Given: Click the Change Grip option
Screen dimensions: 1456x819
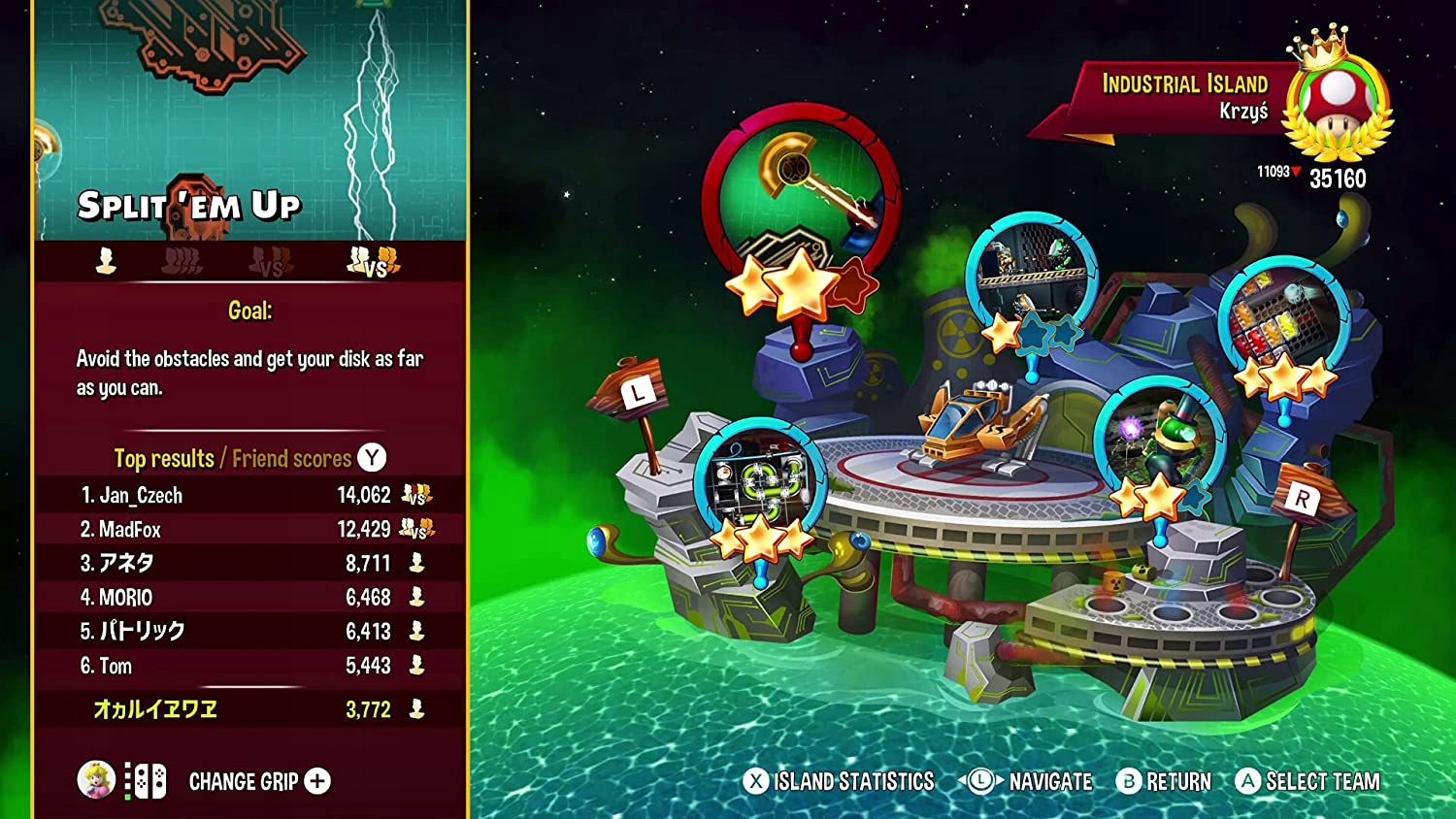Looking at the screenshot, I should [258, 781].
